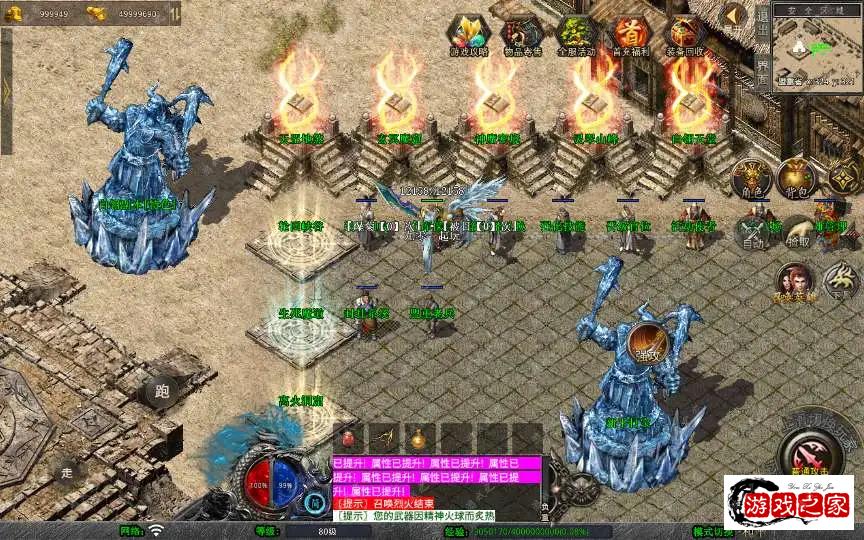Open the 背包 backpack
Viewport: 864px width, 540px height.
[x=797, y=177]
